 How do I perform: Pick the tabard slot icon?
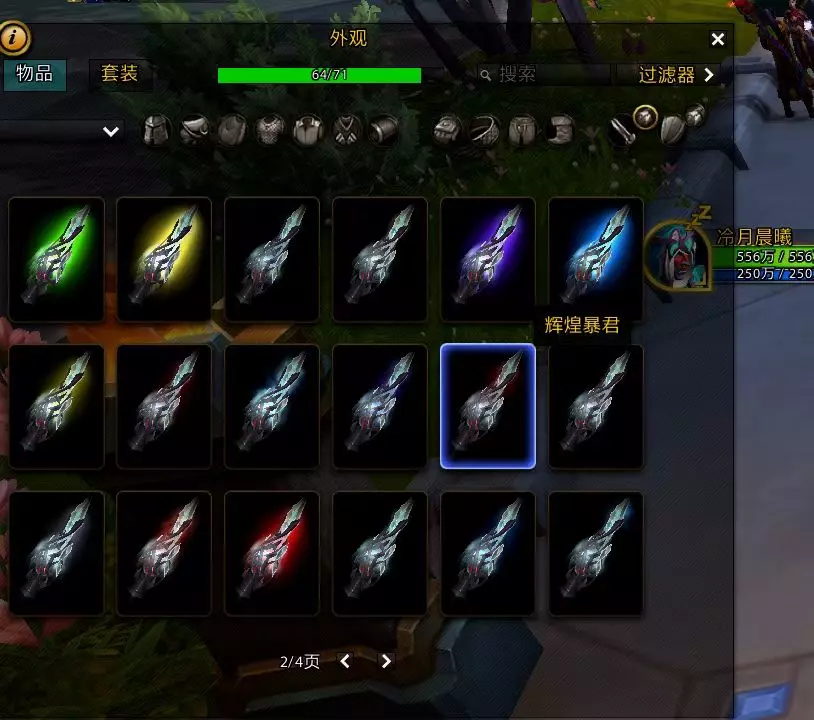click(347, 130)
